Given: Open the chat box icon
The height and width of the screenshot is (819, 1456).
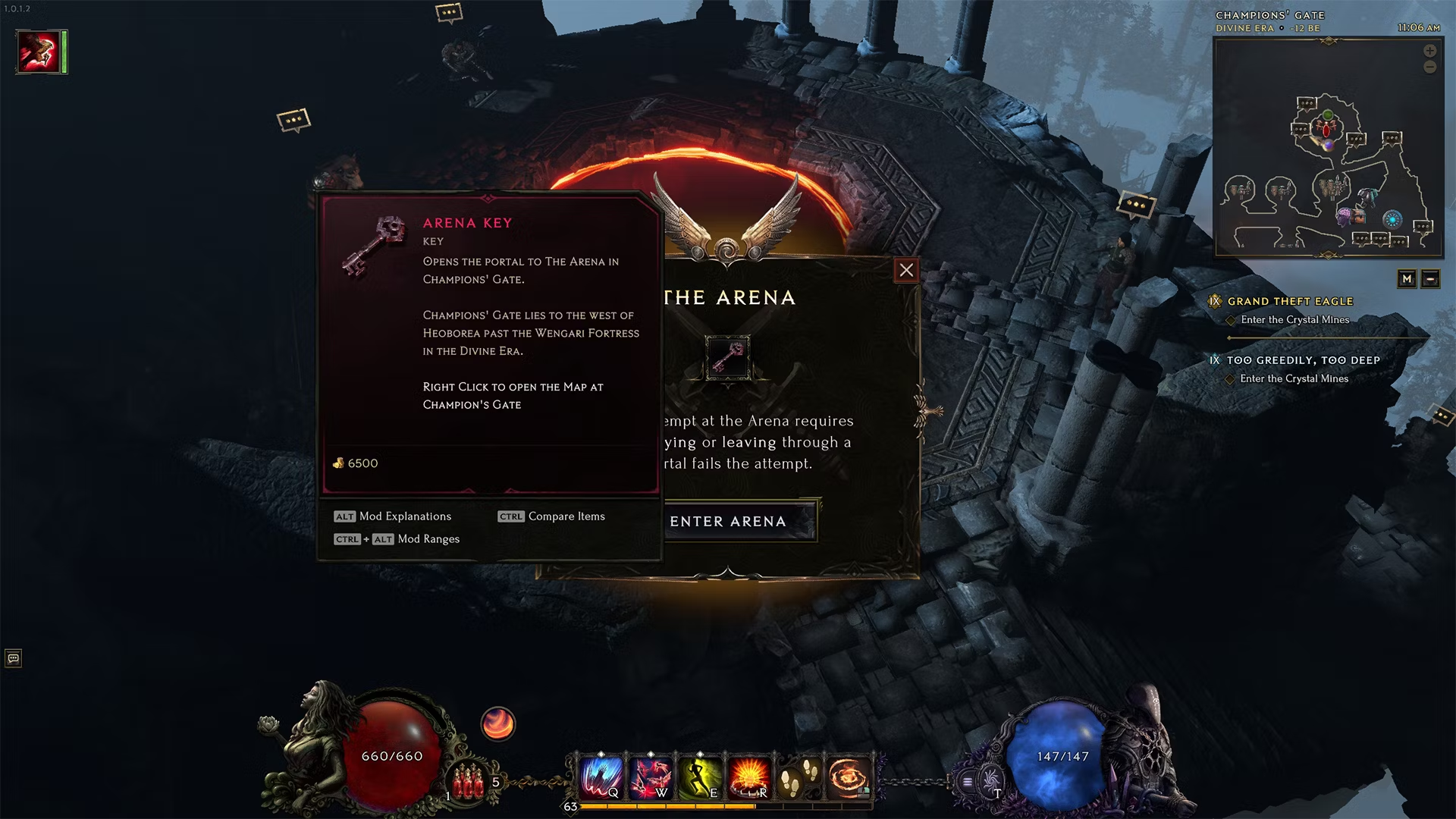Looking at the screenshot, I should pyautogui.click(x=13, y=658).
